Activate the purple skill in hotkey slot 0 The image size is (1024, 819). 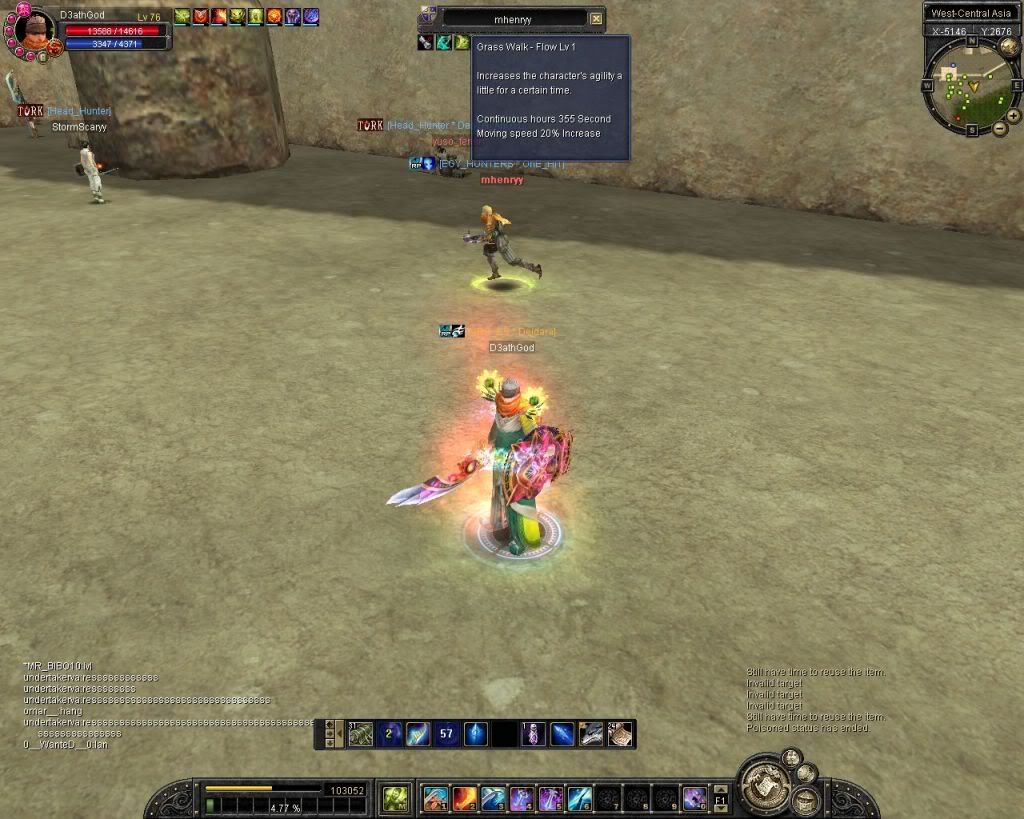[x=695, y=799]
